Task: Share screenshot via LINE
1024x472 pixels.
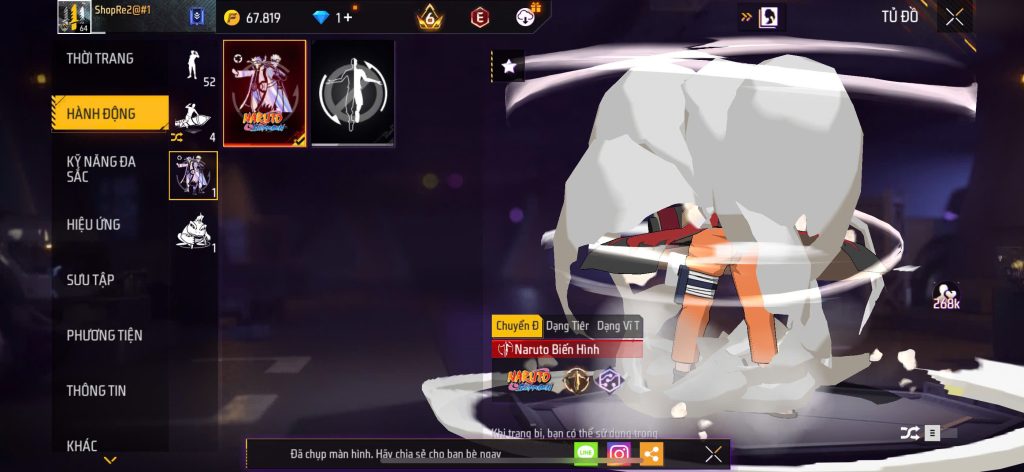Action: click(586, 454)
